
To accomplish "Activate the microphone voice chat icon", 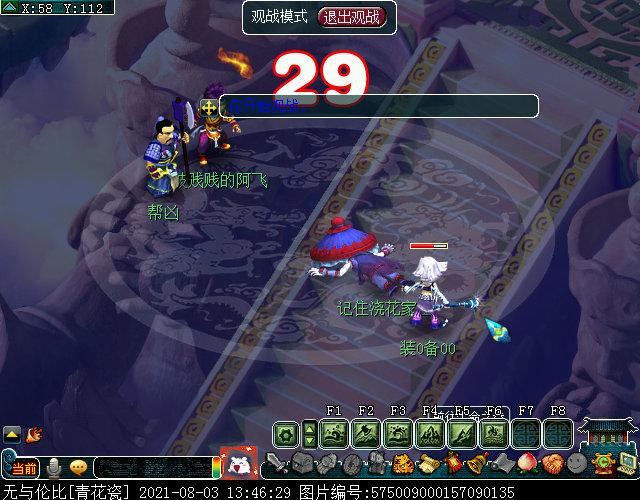I will pyautogui.click(x=53, y=467).
